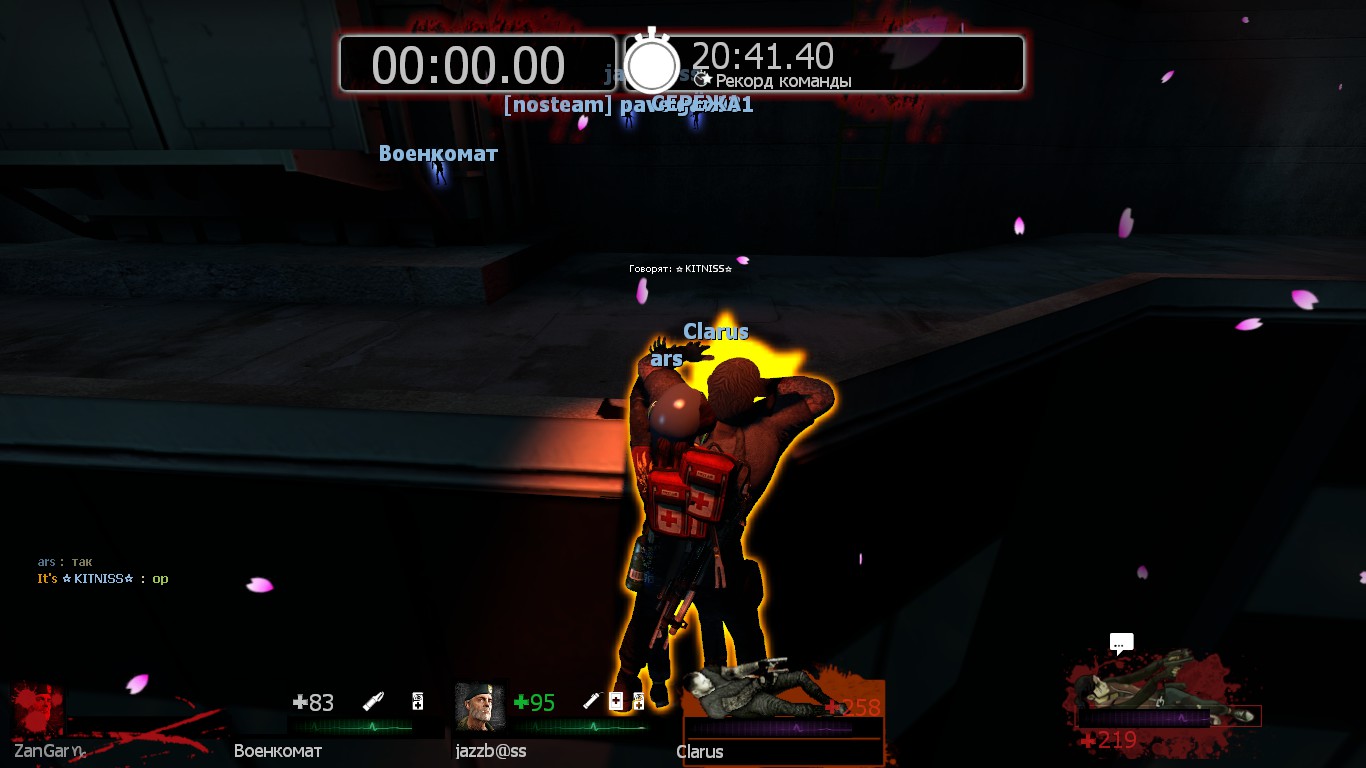This screenshot has height=768, width=1366.
Task: Select jazzb@ss's first aid kit icon
Action: 616,702
